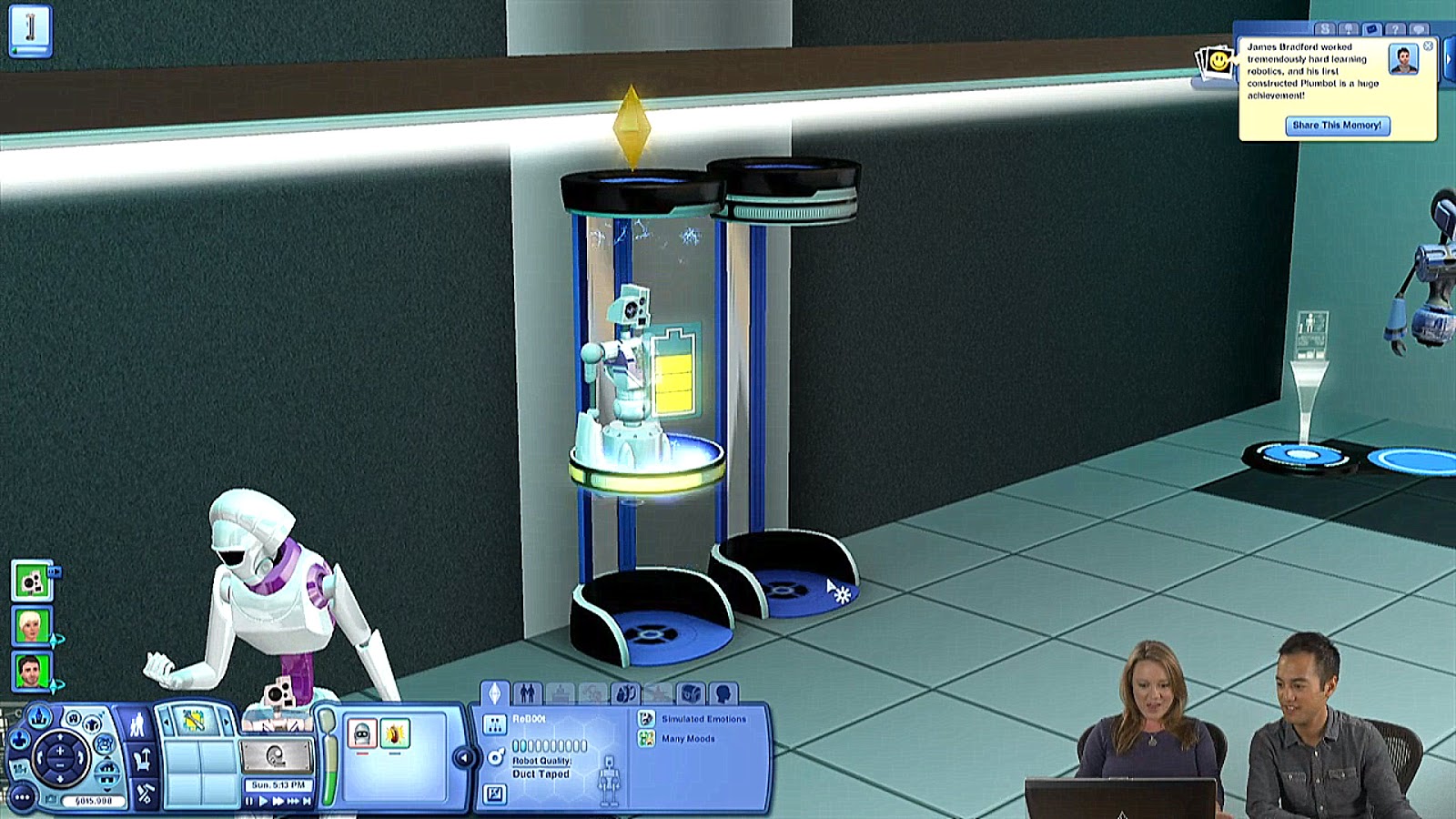The image size is (1456, 819).
Task: Click ReB00t's robot moodlet icon
Action: point(361,731)
